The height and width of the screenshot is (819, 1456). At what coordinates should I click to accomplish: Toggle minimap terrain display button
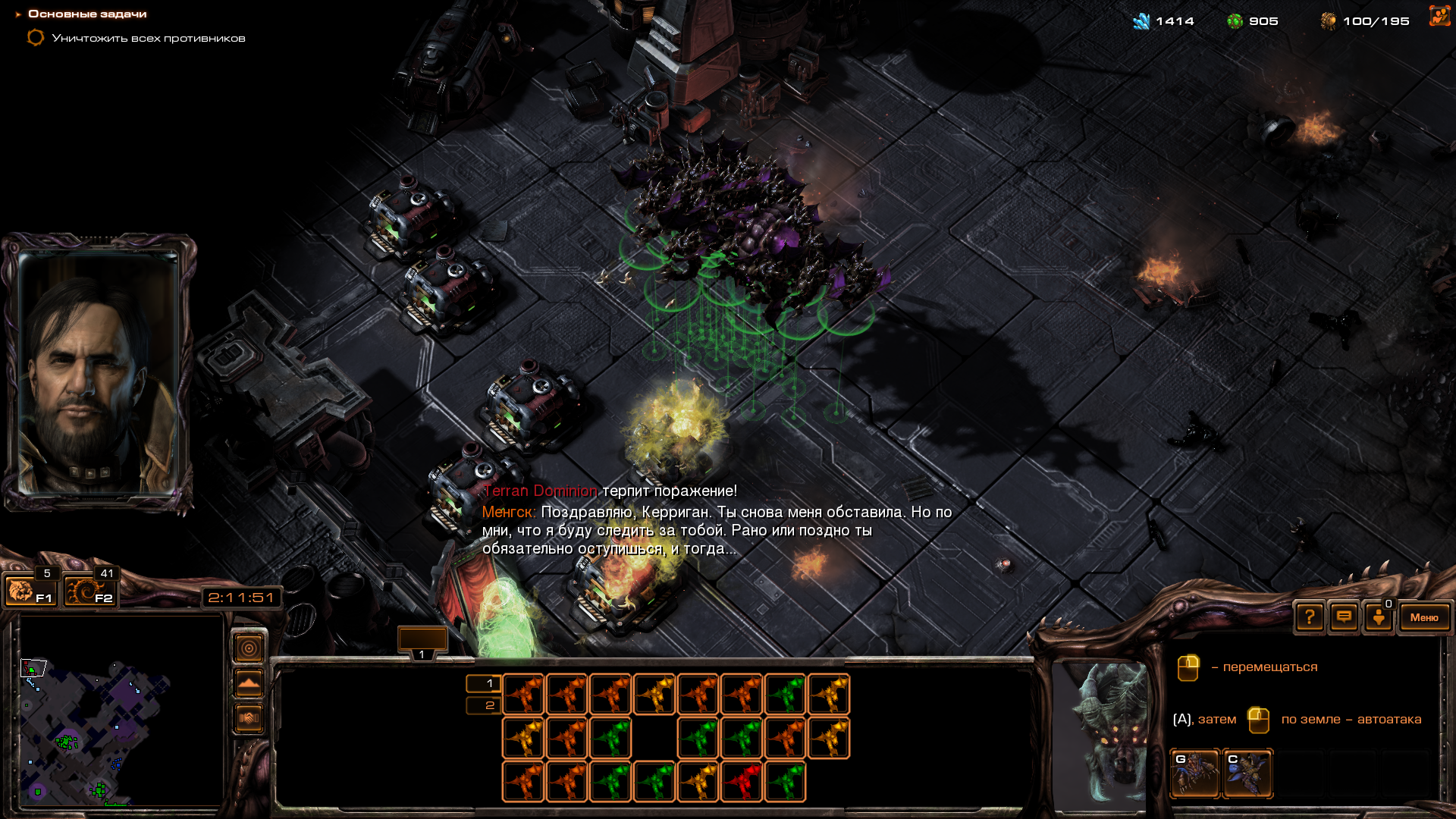click(x=249, y=683)
